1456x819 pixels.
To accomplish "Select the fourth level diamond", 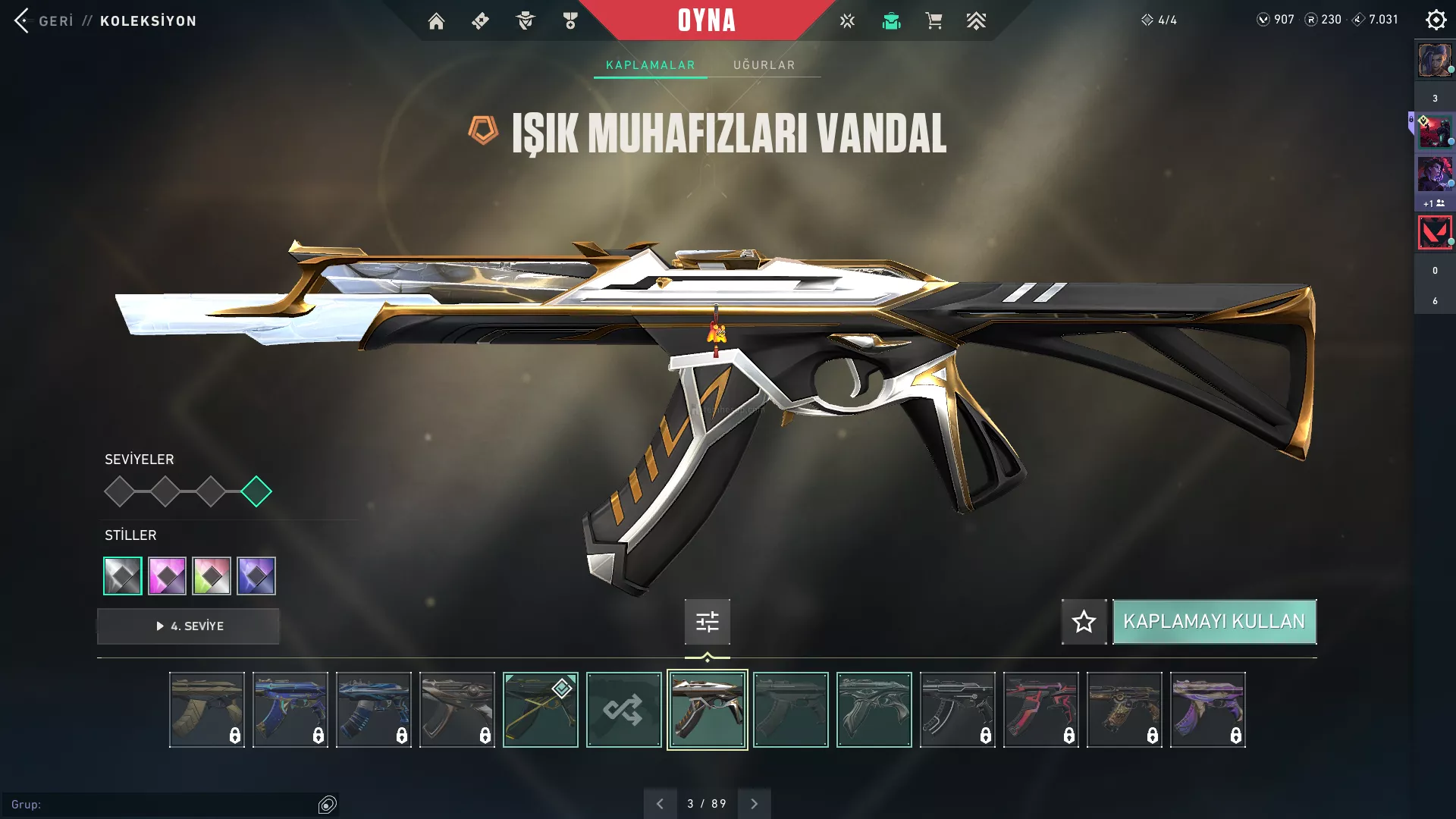I will click(256, 491).
